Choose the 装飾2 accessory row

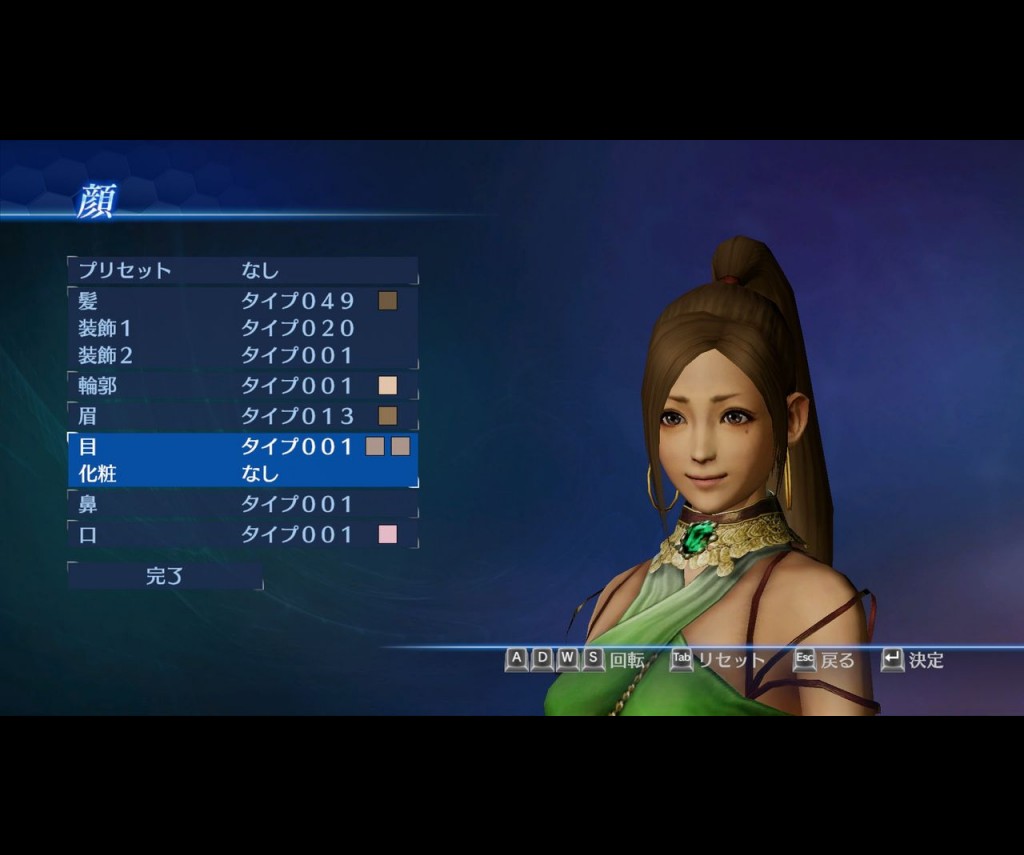[242, 355]
